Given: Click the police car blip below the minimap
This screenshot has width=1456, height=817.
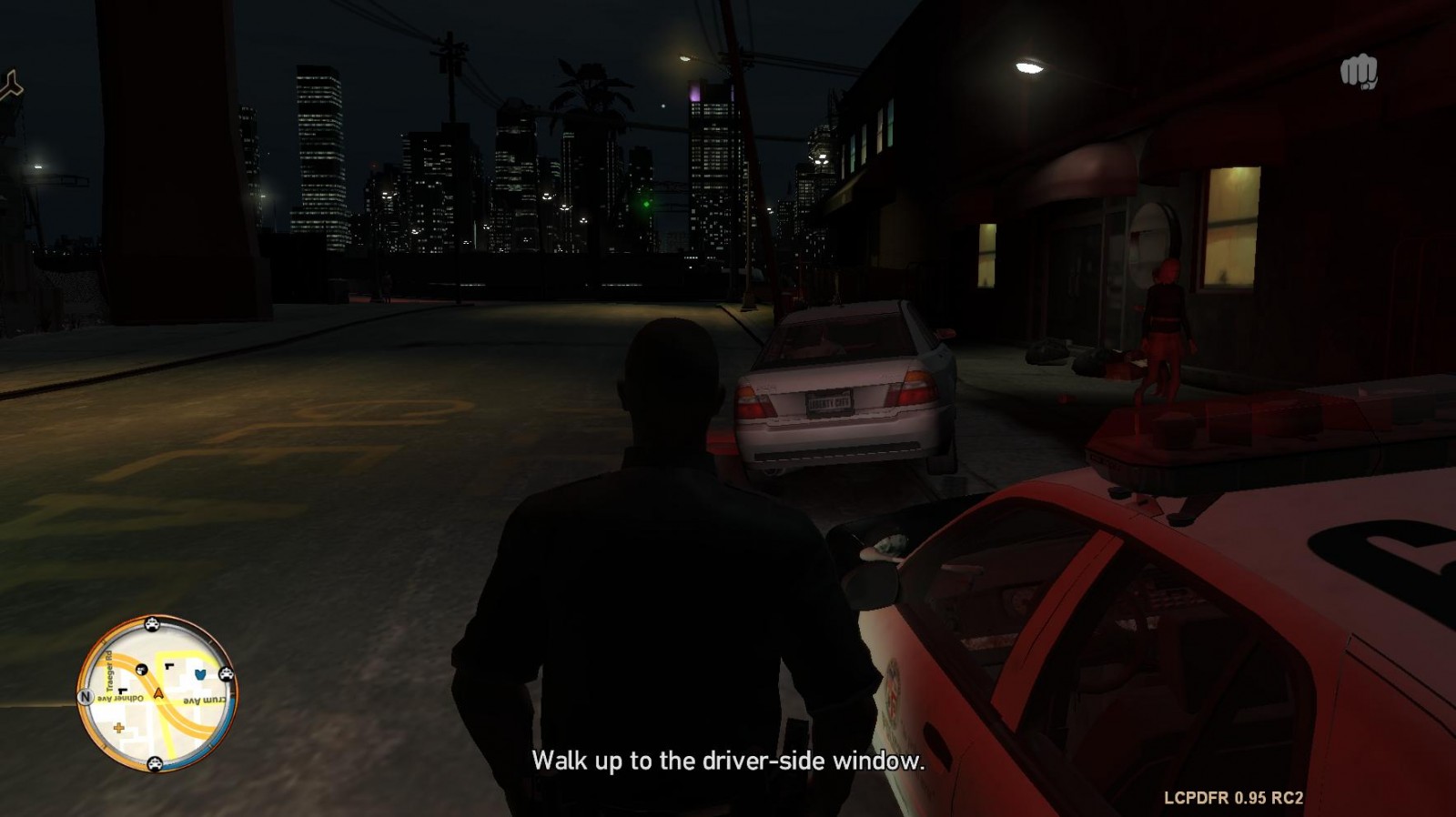Looking at the screenshot, I should 156,762.
